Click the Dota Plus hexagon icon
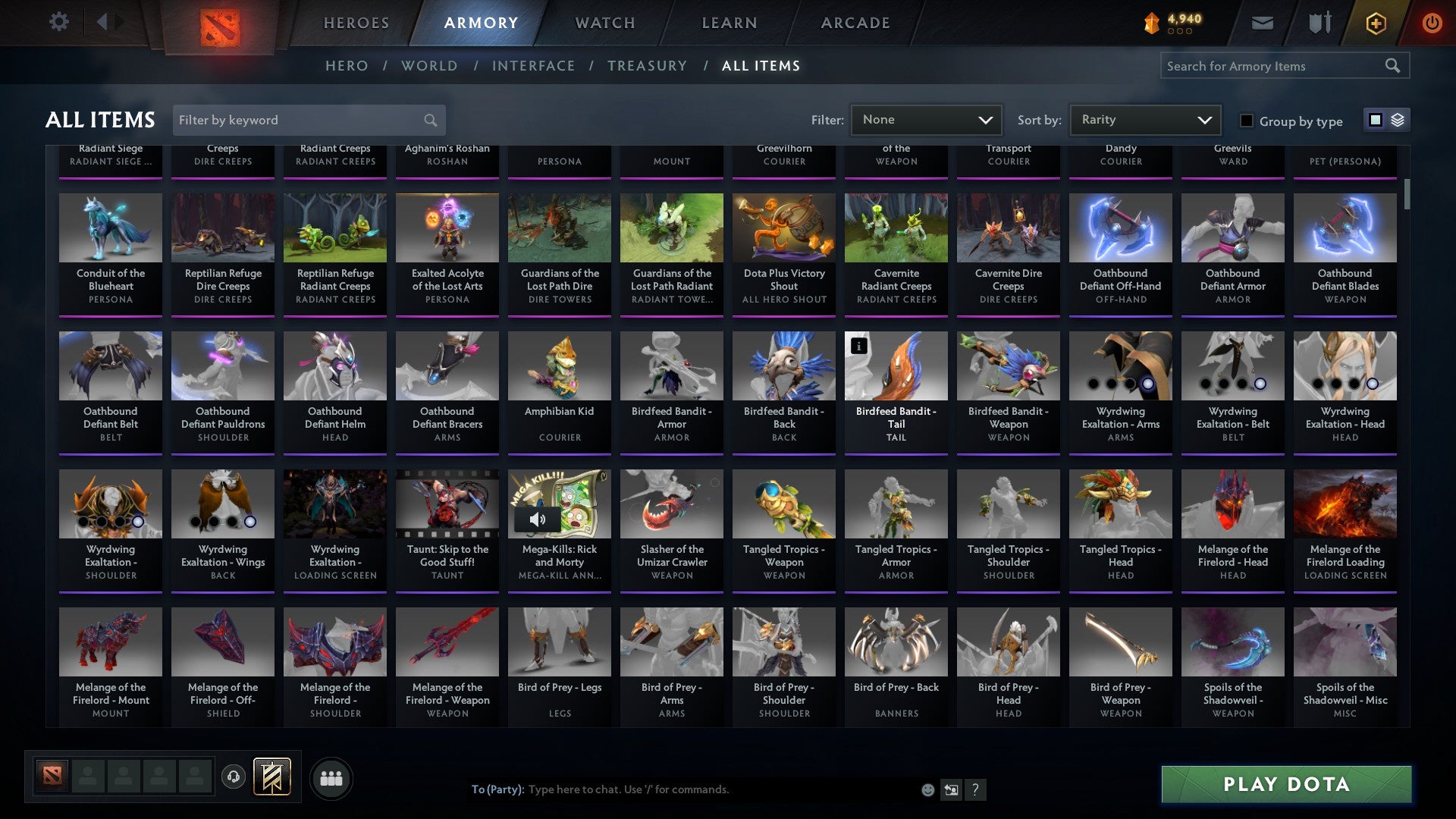This screenshot has height=819, width=1456. click(x=1375, y=23)
